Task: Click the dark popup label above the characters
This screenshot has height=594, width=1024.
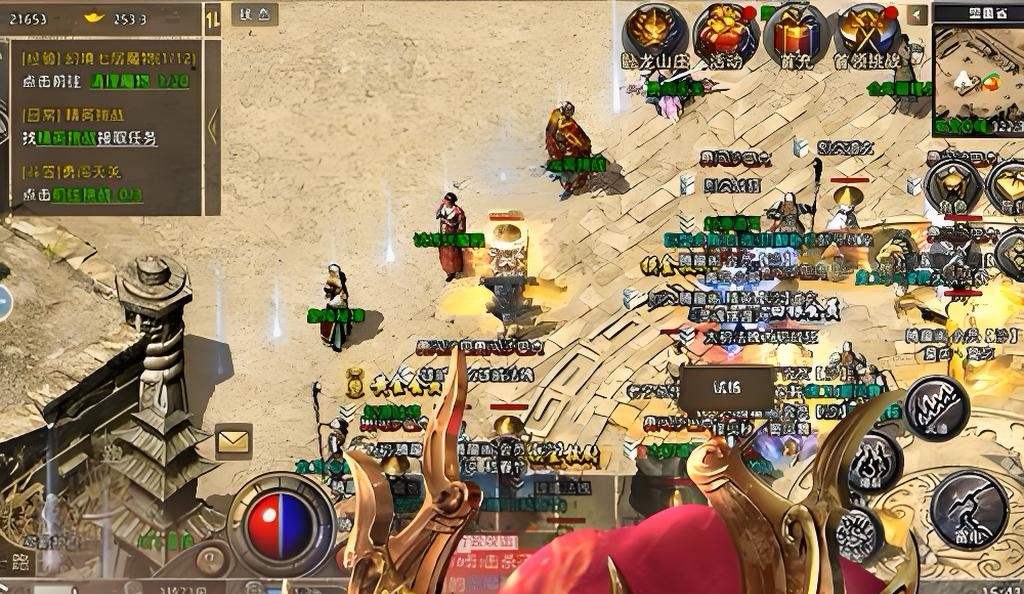Action: click(727, 388)
